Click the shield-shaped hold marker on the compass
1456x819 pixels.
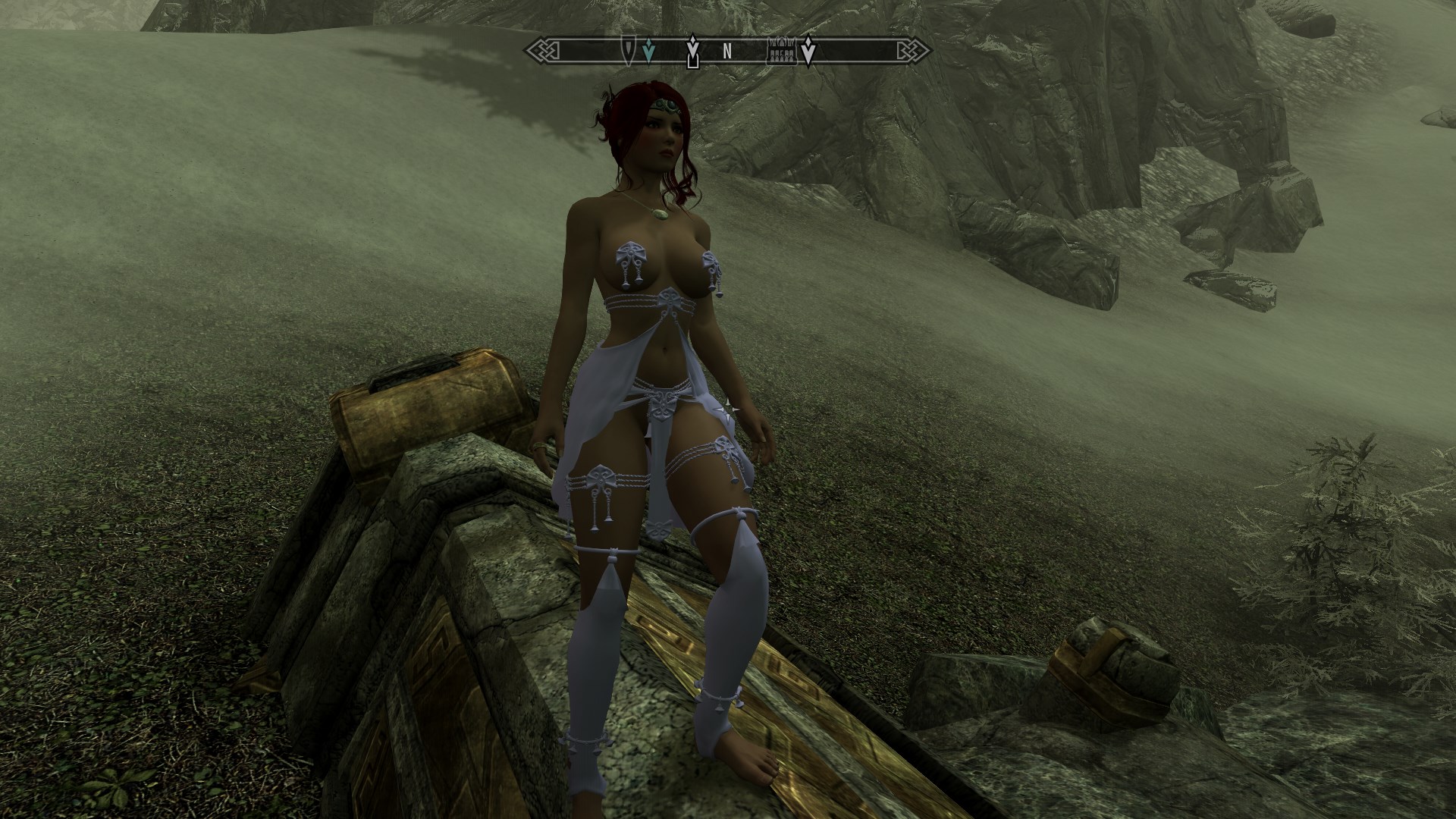coord(629,50)
